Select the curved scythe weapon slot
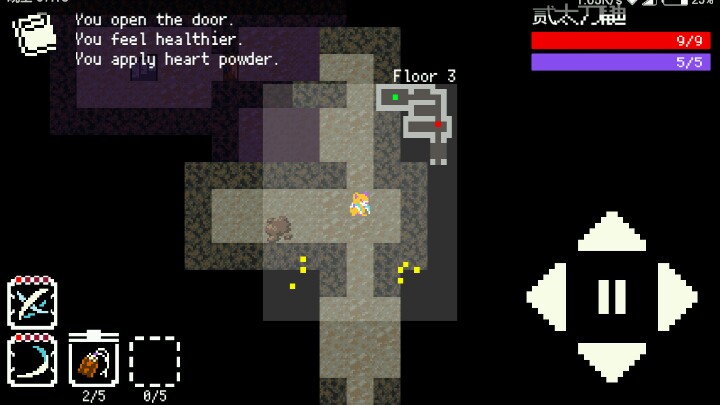Image resolution: width=720 pixels, height=405 pixels. [32, 360]
